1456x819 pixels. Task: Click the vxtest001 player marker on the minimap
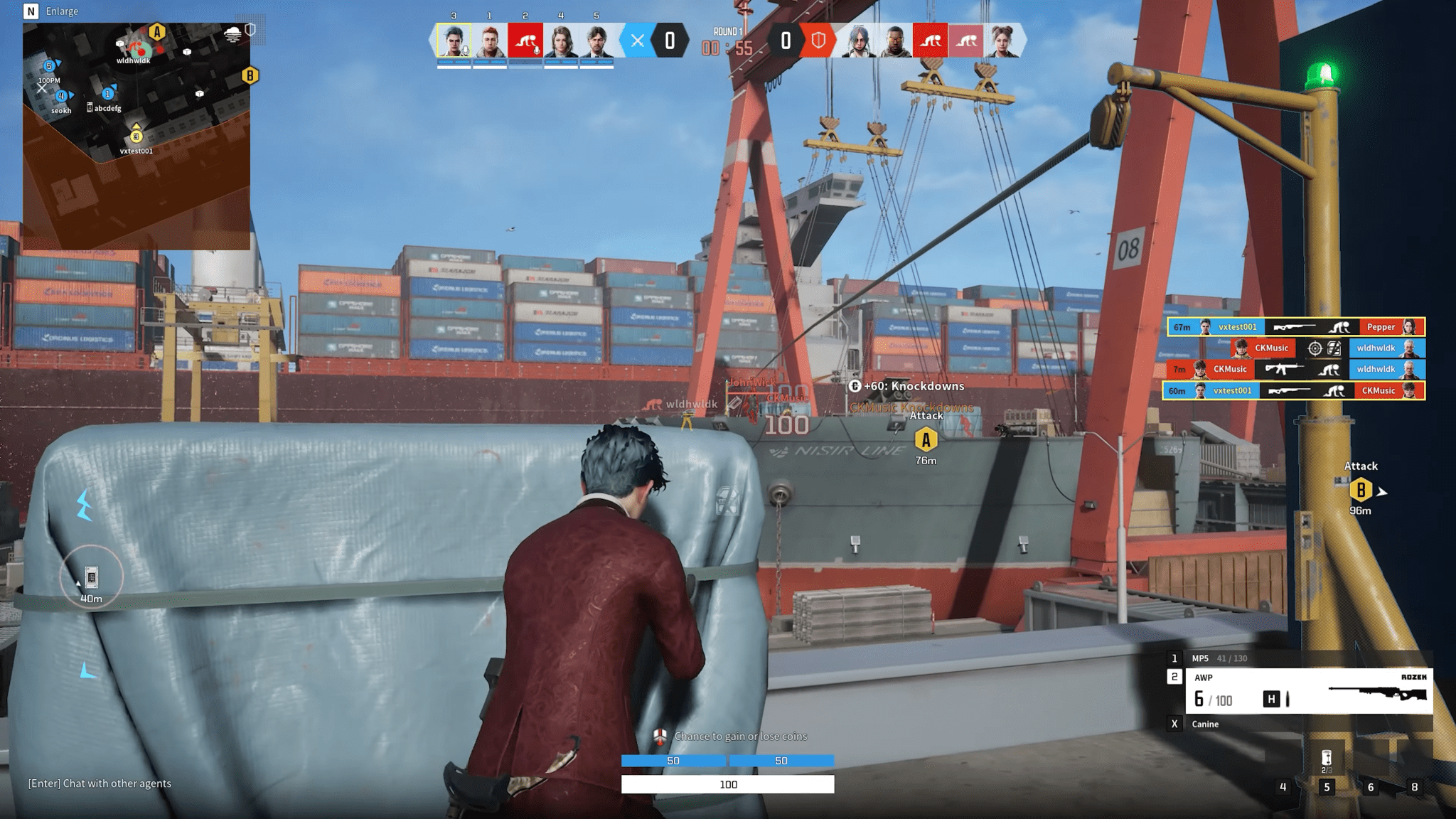[136, 136]
